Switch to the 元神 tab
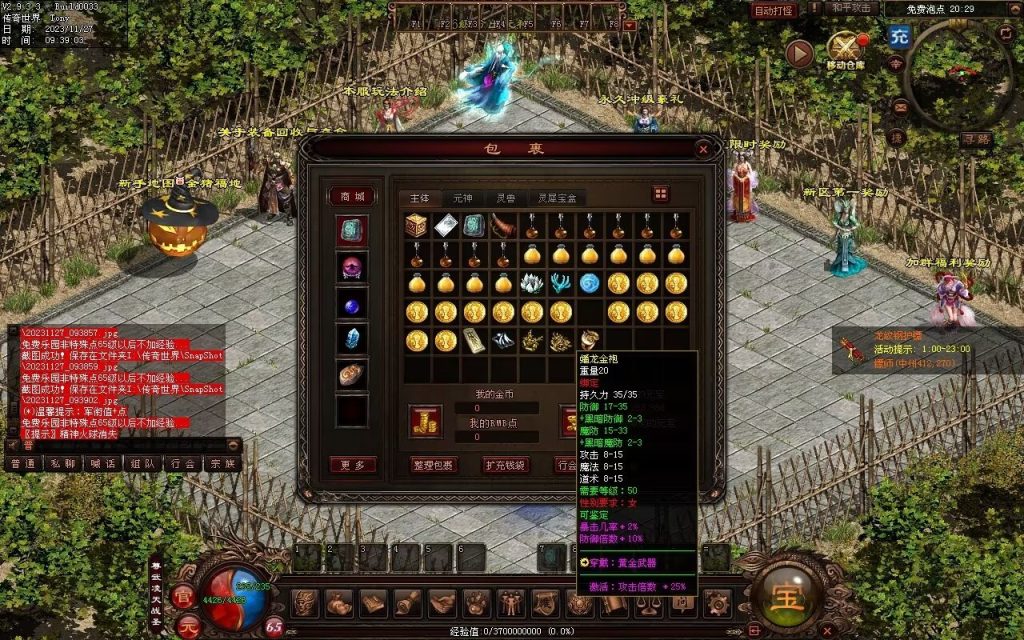1024x640 pixels. 462,198
